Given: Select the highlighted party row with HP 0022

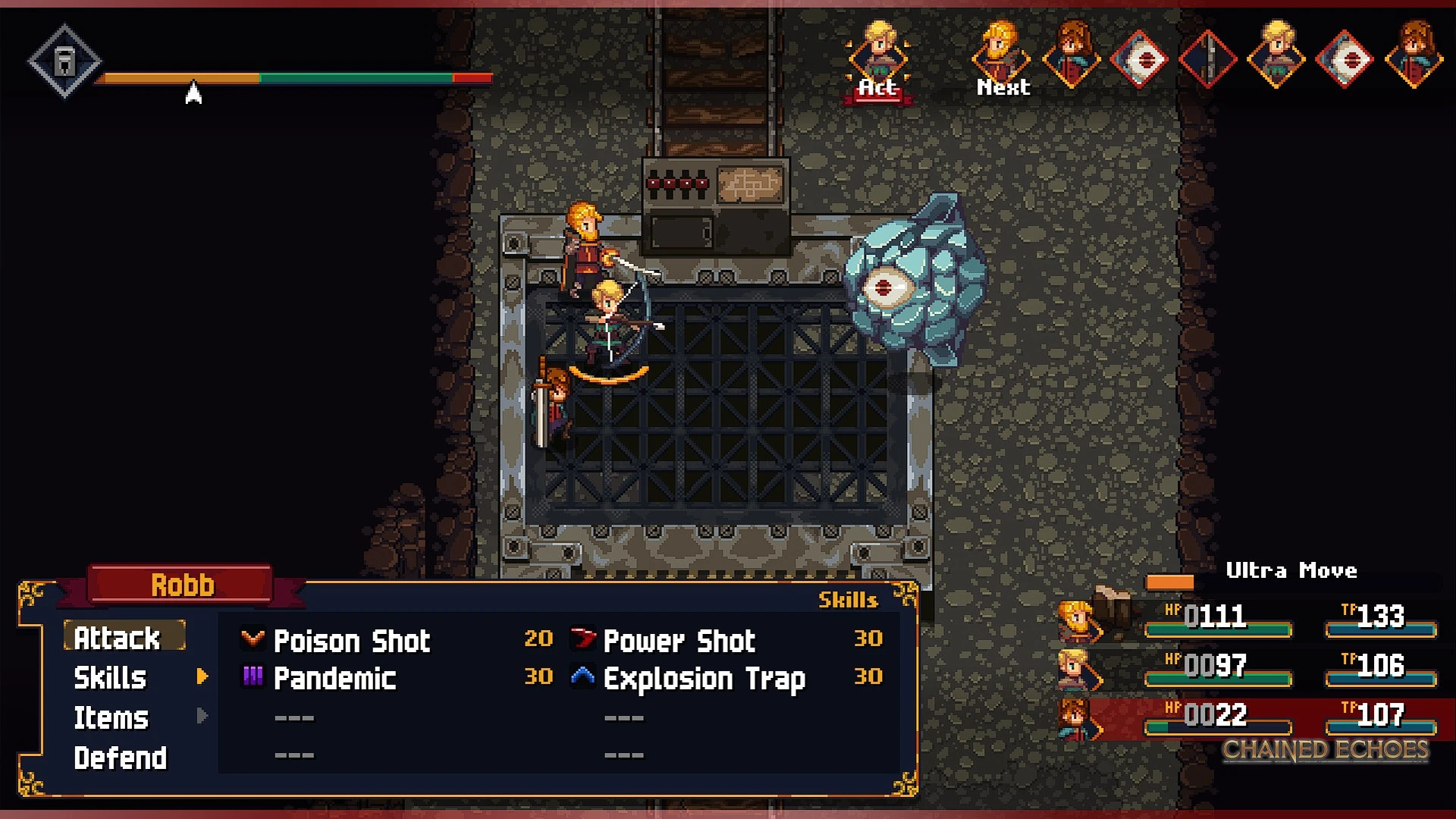Looking at the screenshot, I should pos(1251,717).
